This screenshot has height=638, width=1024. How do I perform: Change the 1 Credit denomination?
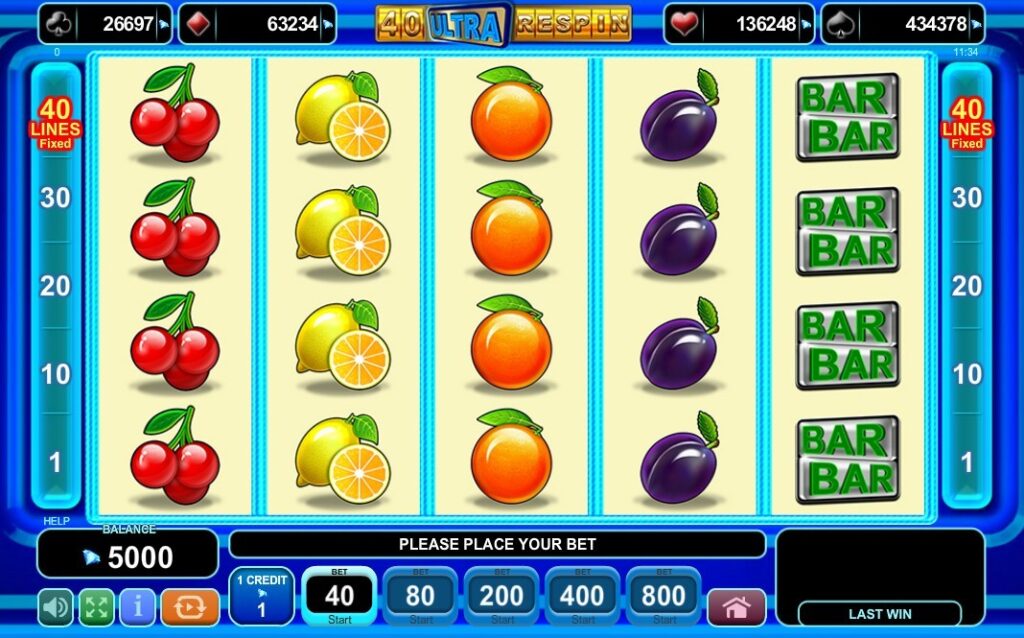pyautogui.click(x=261, y=598)
